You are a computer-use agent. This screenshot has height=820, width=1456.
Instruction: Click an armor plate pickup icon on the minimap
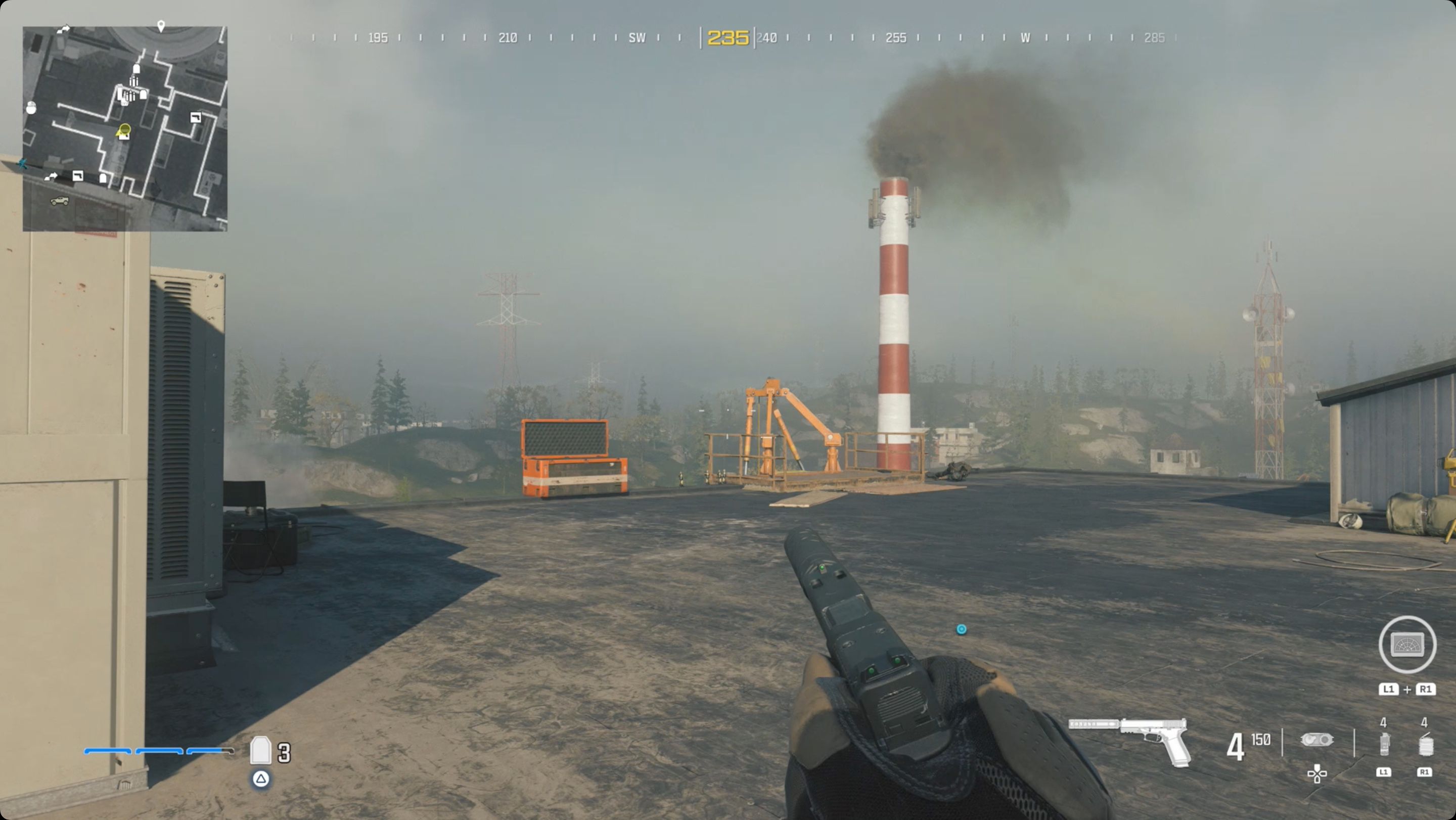point(137,69)
